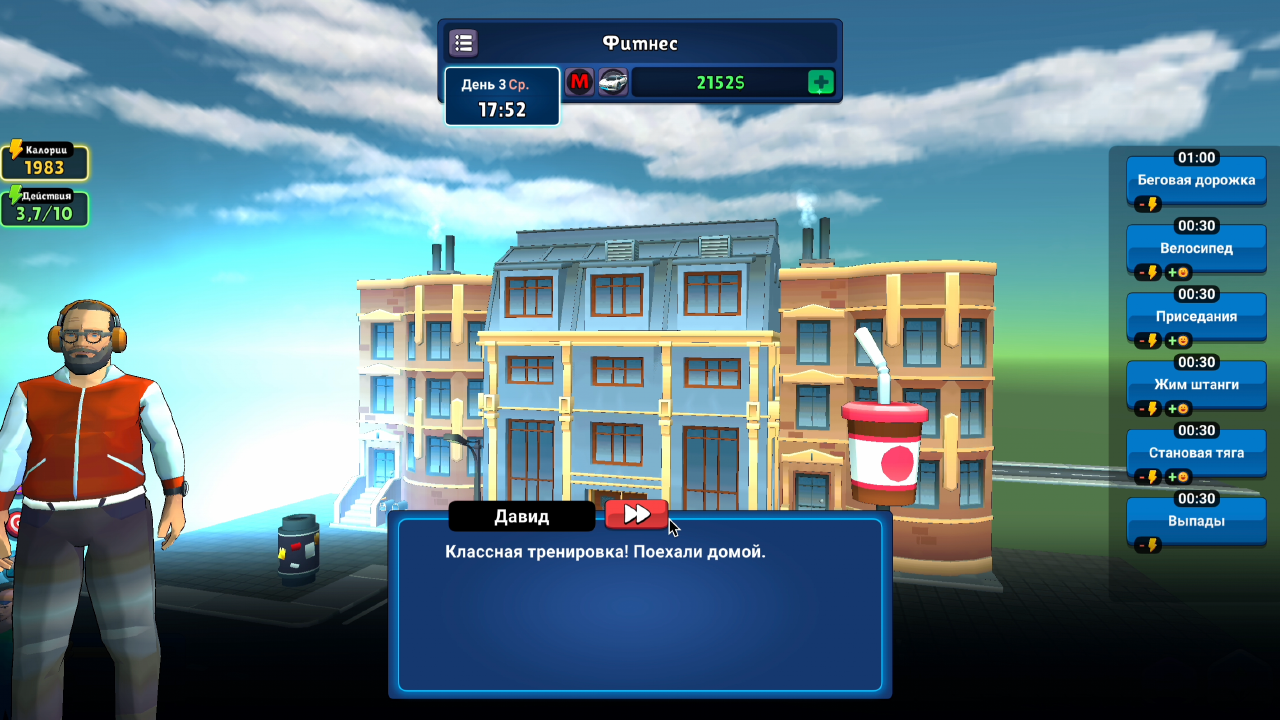This screenshot has height=720, width=1280.
Task: Click the red Metro "M" icon
Action: (x=581, y=81)
